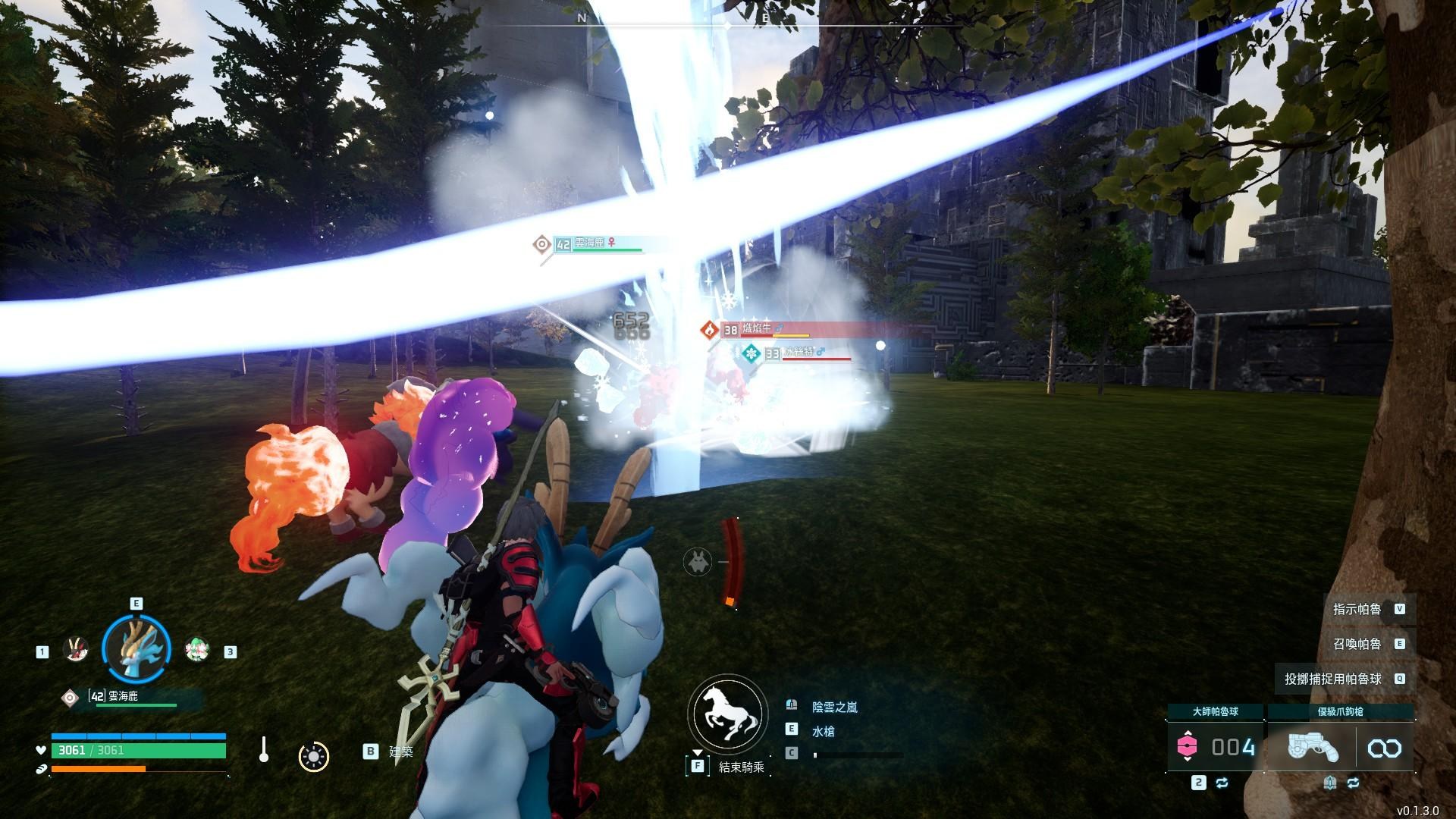Choose the 指示帕魯 command
Viewport: 1456px width, 819px height.
click(x=1357, y=609)
